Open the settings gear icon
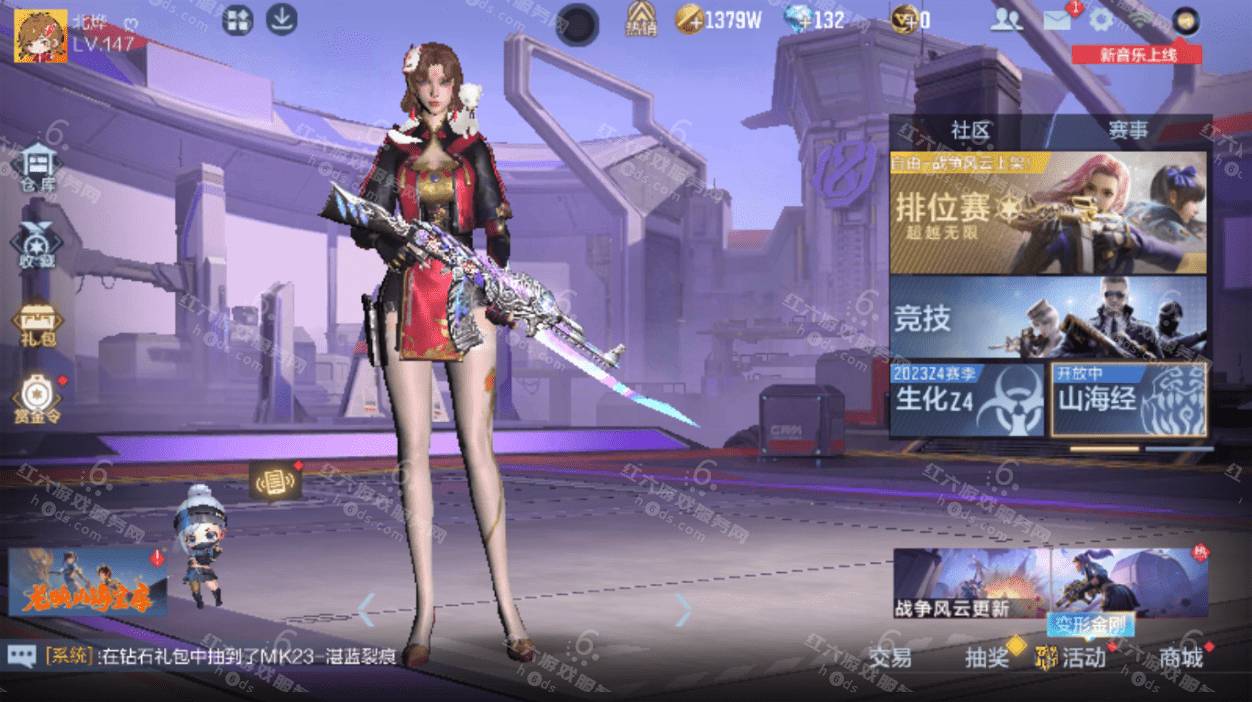The image size is (1252, 702). (1101, 20)
